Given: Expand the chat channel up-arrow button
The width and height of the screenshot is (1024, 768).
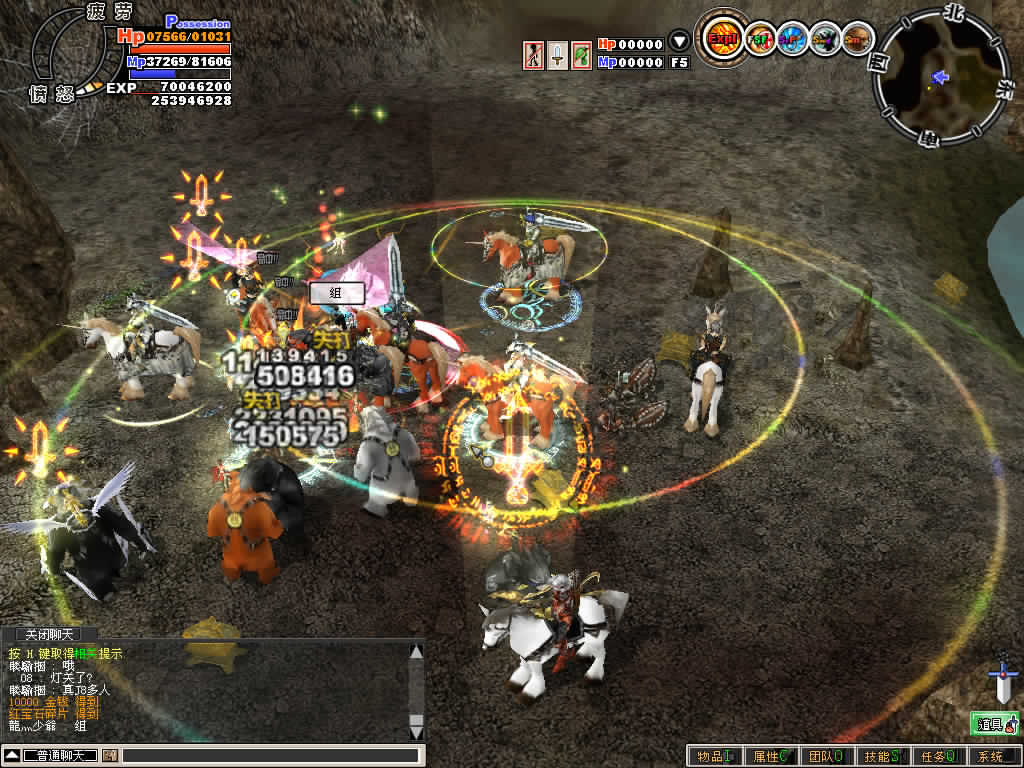Looking at the screenshot, I should (11, 755).
